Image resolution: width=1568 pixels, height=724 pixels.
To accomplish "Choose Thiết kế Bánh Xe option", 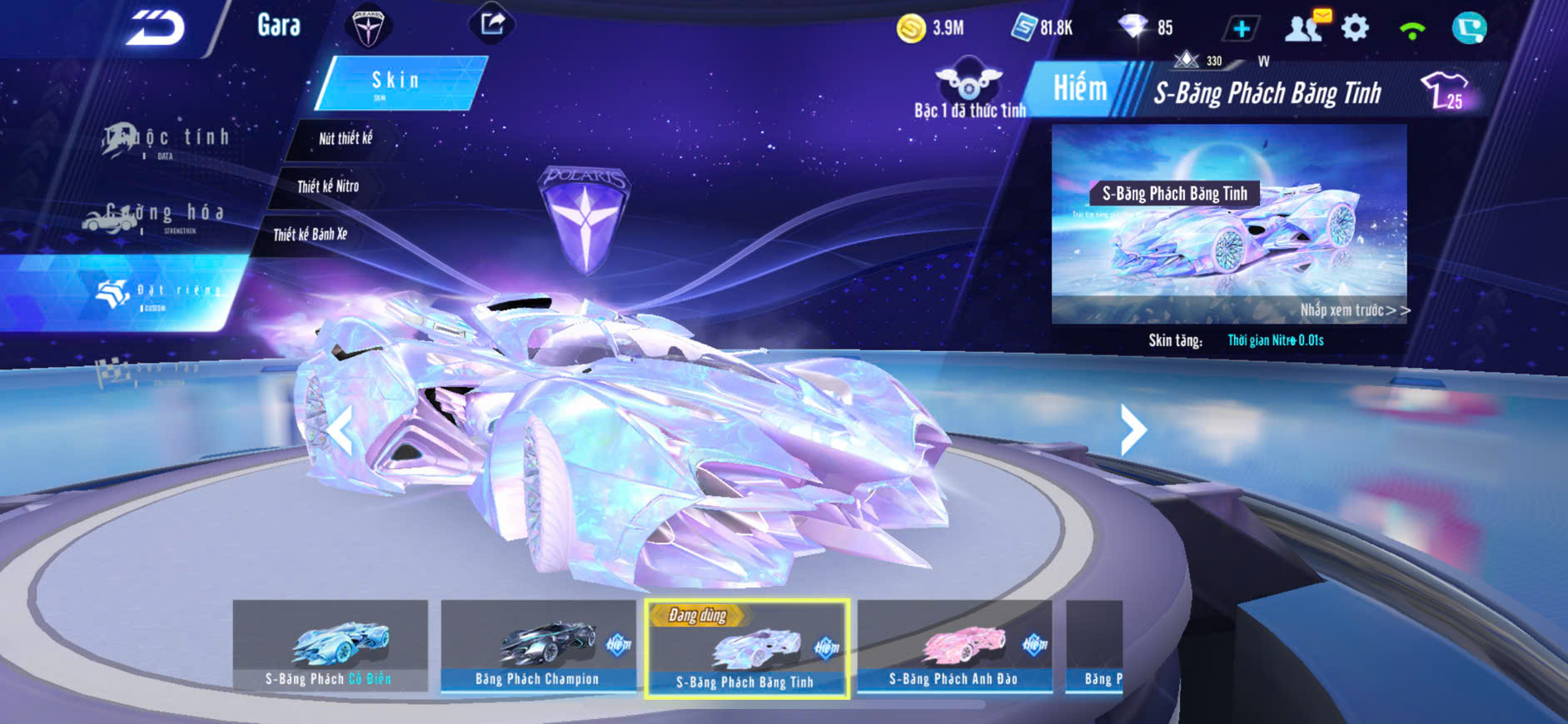I will [x=310, y=235].
